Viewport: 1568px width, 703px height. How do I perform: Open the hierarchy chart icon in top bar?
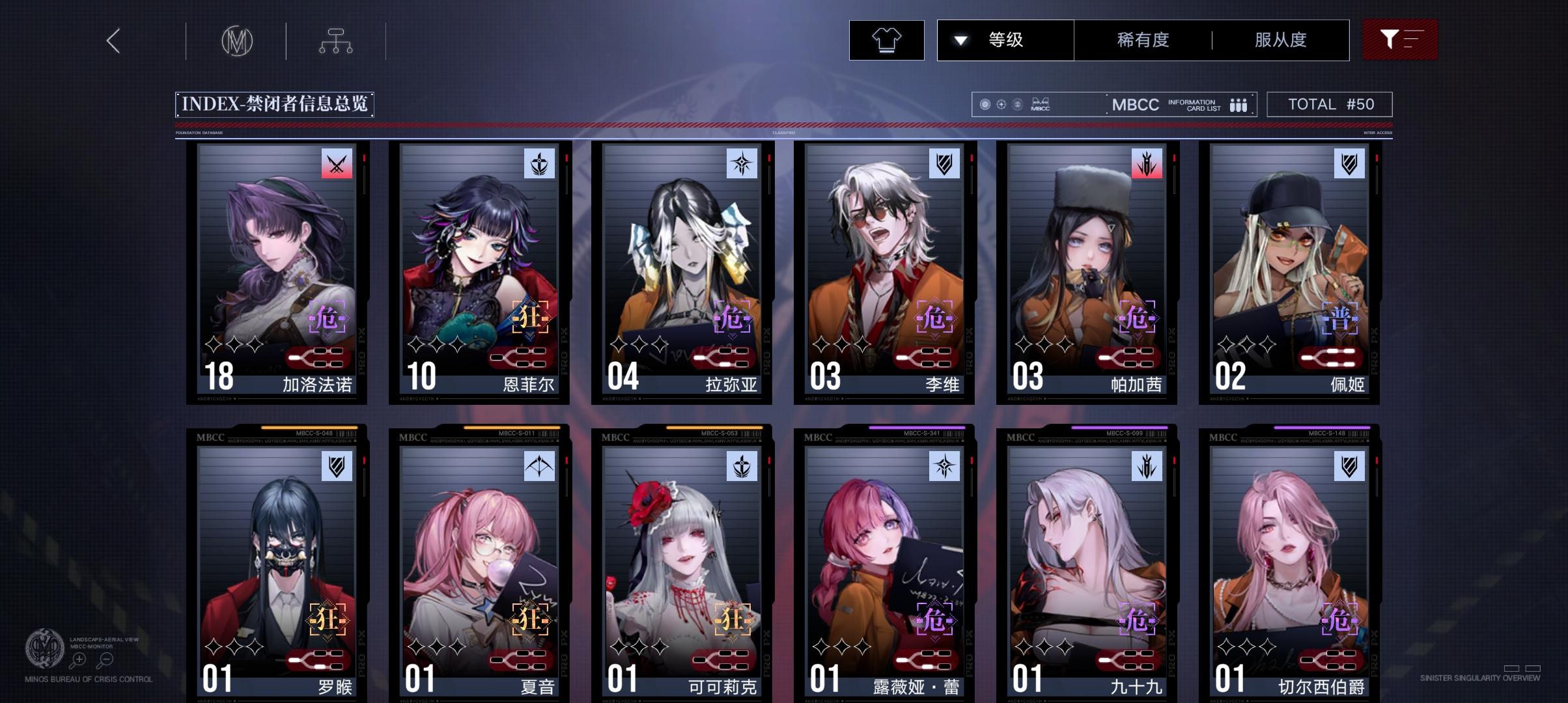(x=337, y=39)
